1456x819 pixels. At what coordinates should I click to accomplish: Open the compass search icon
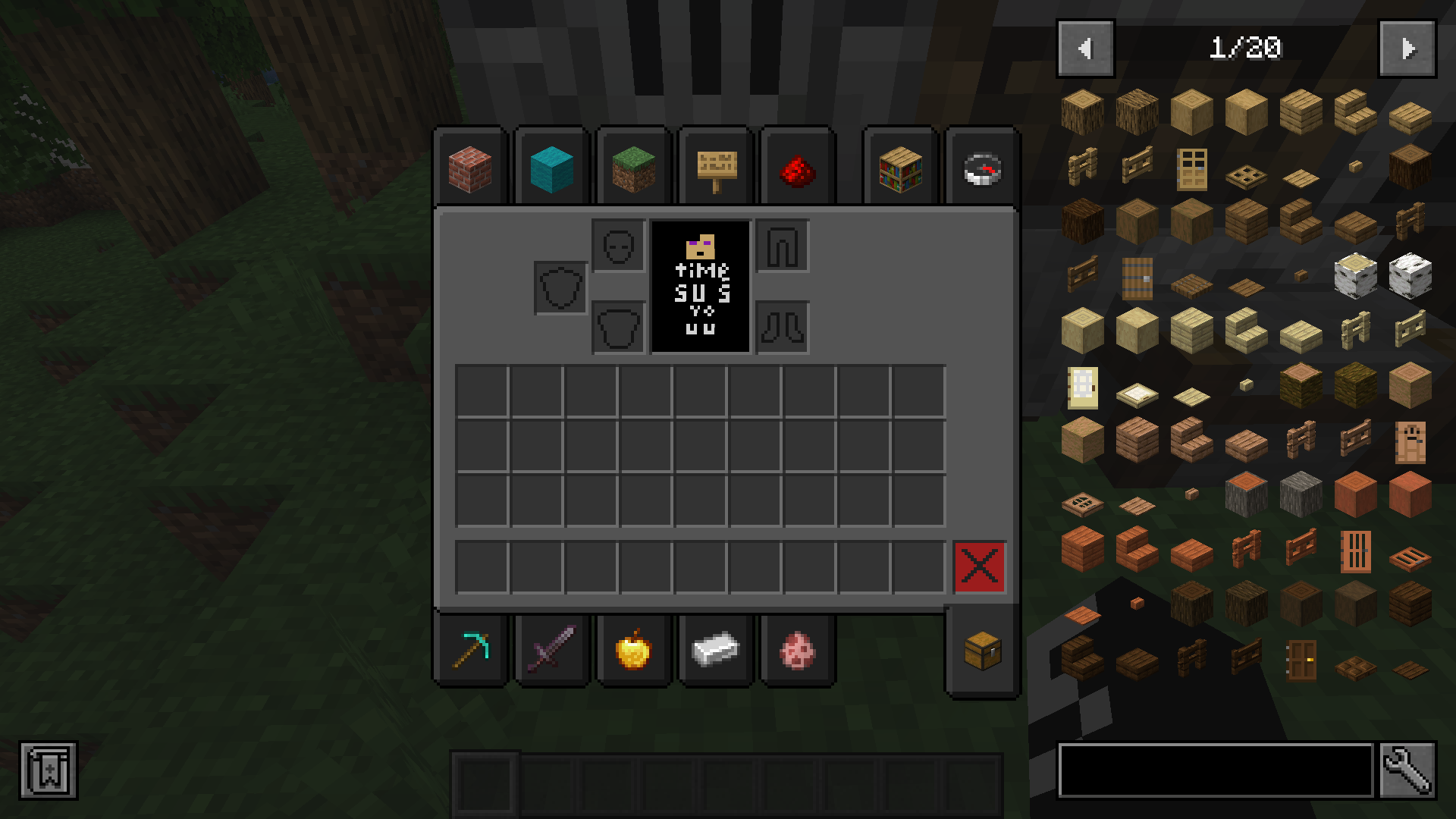(982, 168)
